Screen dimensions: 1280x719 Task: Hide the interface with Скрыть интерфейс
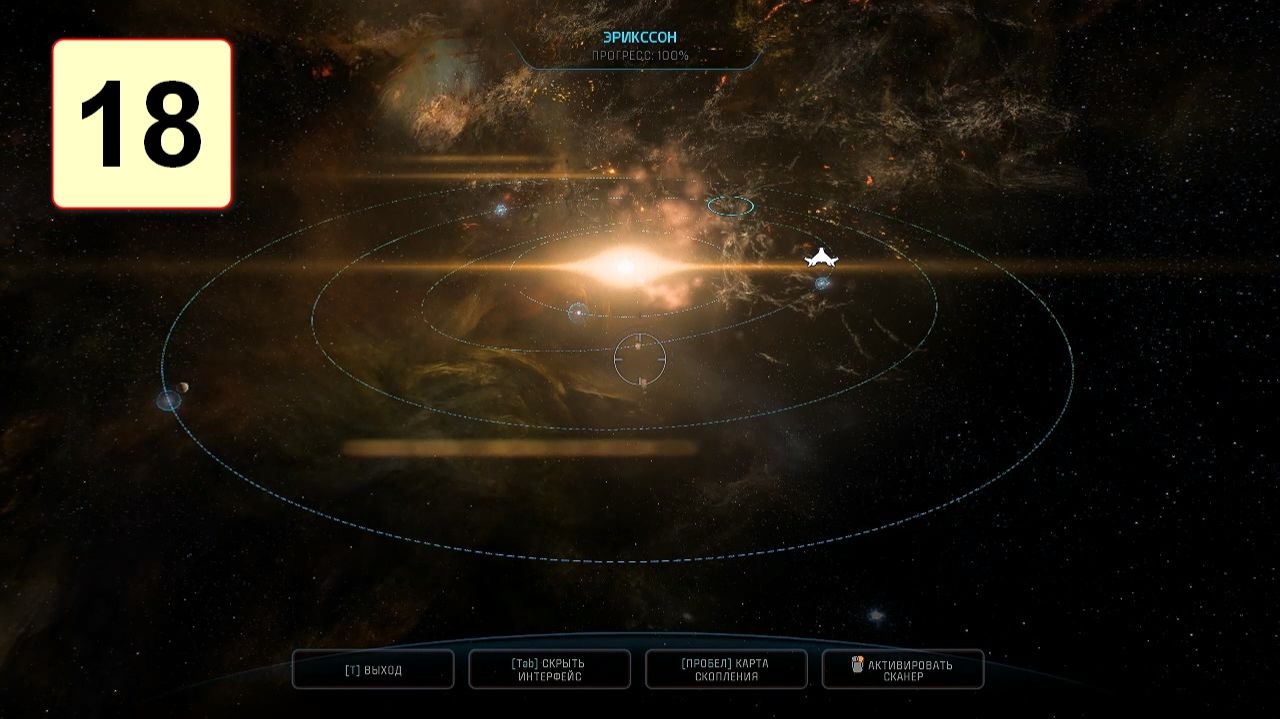(549, 669)
